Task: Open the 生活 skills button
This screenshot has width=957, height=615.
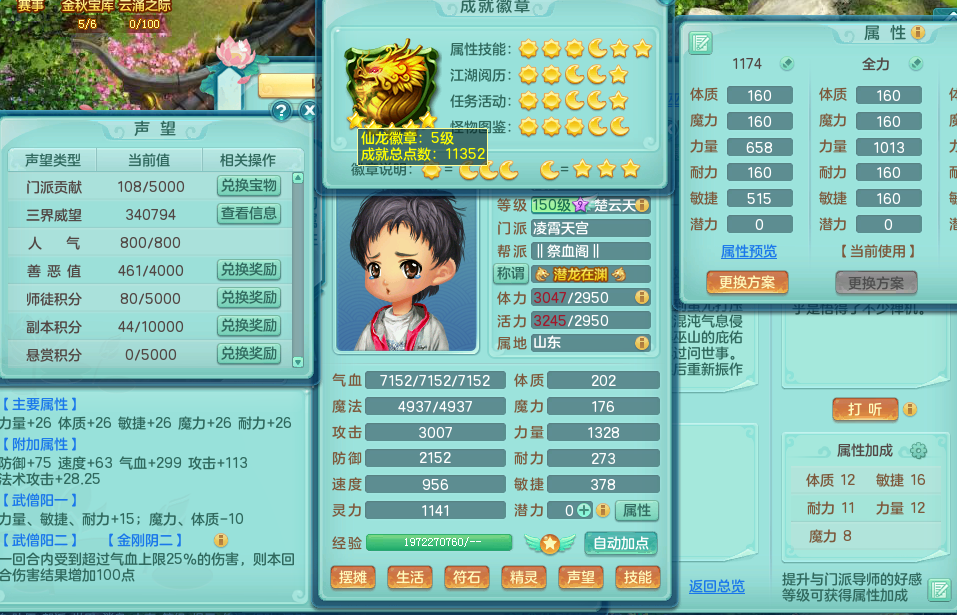Action: point(408,578)
